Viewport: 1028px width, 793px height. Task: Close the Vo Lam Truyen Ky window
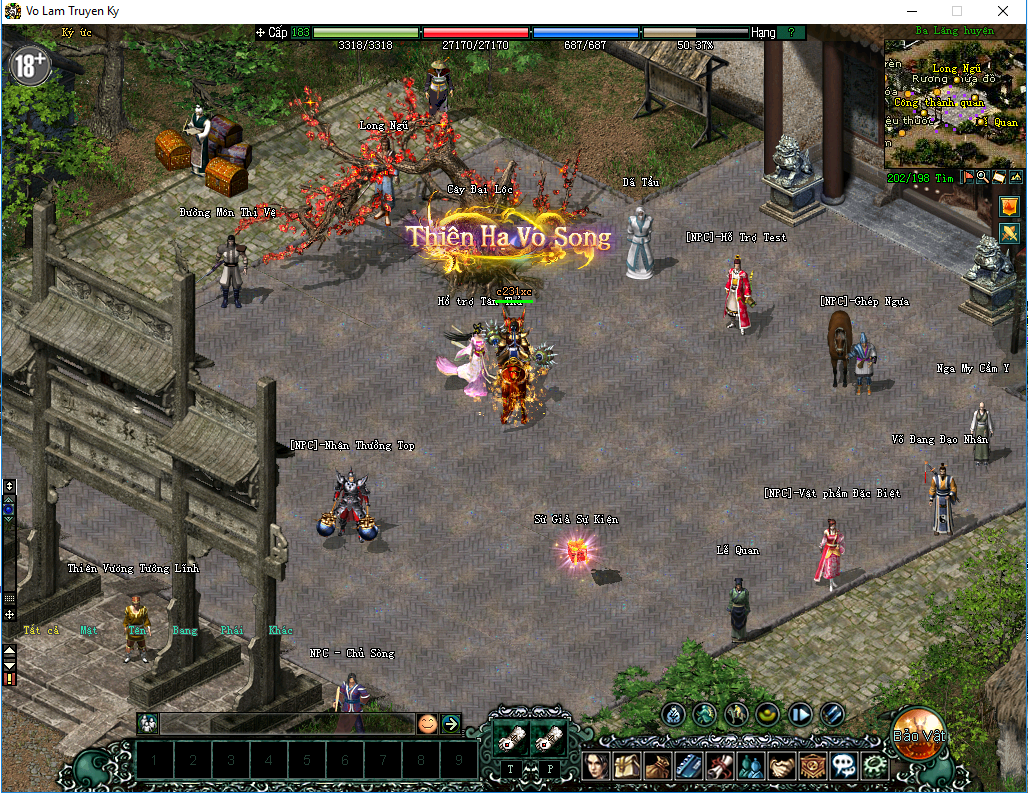pos(1003,11)
